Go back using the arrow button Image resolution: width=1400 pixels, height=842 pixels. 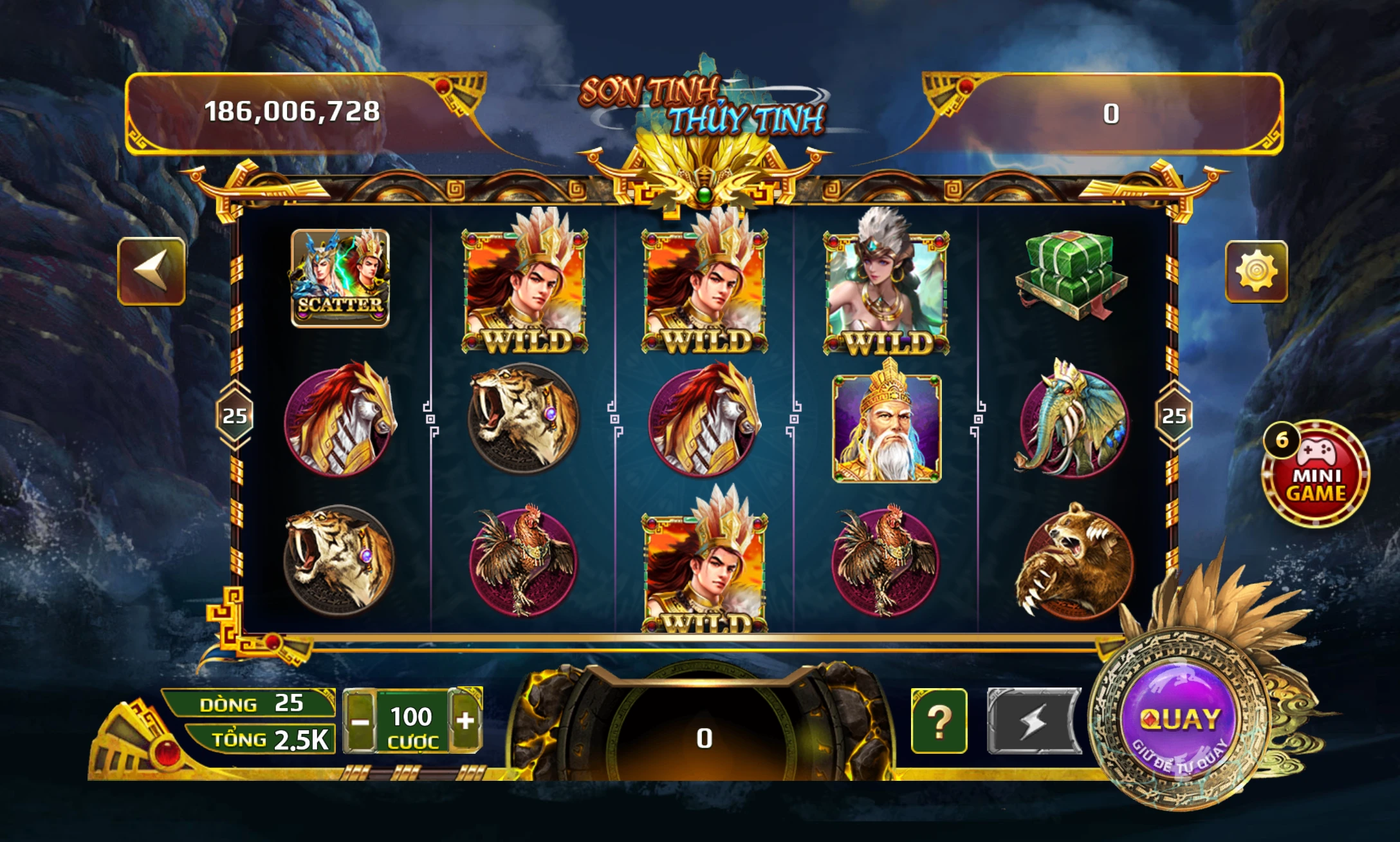coord(152,271)
